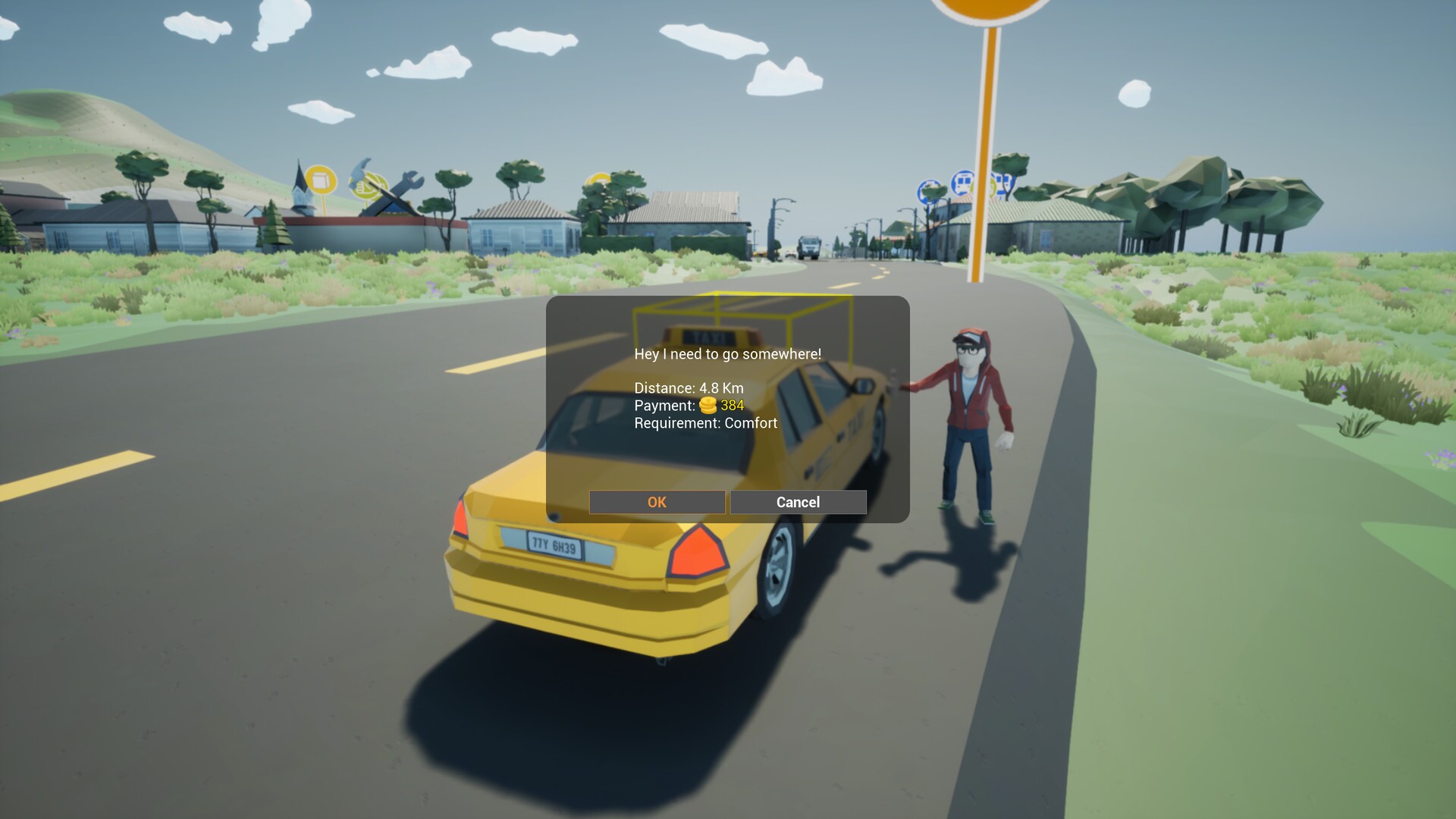Image resolution: width=1456 pixels, height=819 pixels.
Task: Click the coin icon next to Payment
Action: coord(708,405)
